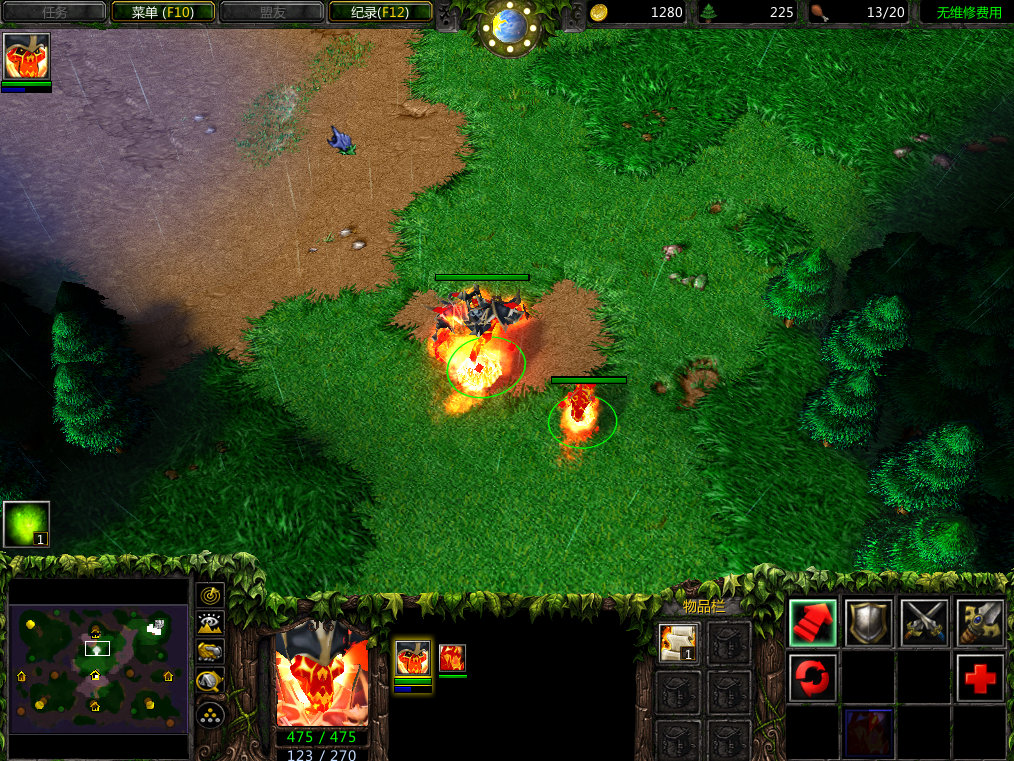This screenshot has height=761, width=1014.
Task: Use the scroll item in the inventory
Action: (679, 642)
